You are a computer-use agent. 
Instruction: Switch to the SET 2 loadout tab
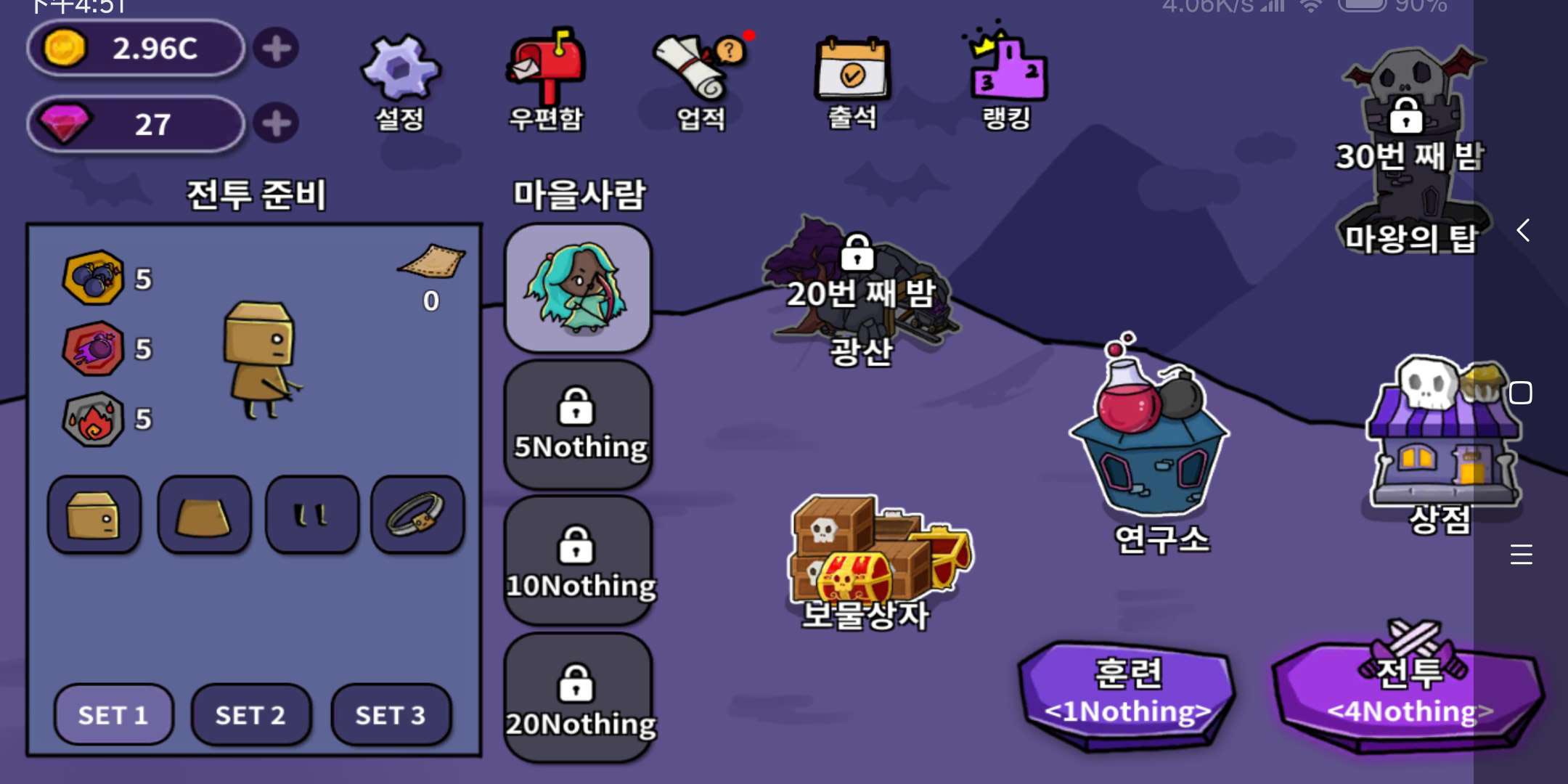[x=250, y=715]
